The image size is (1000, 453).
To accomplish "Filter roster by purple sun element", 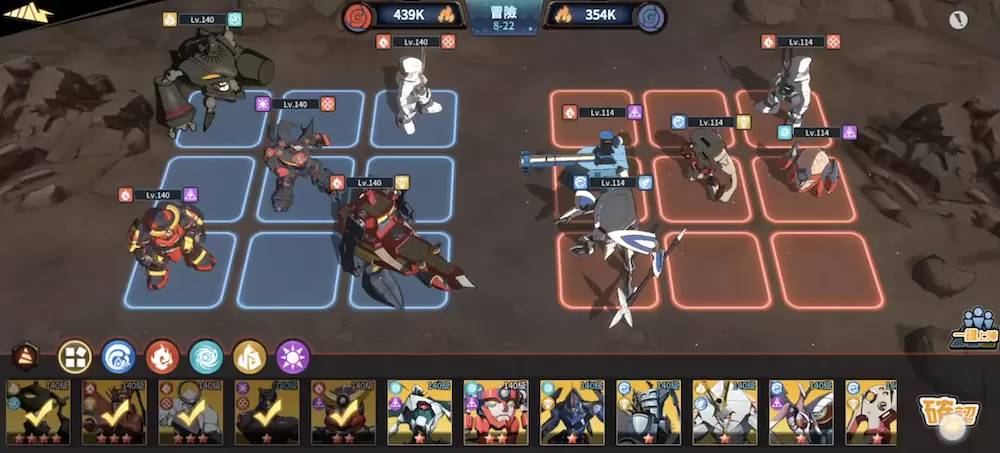I will click(x=293, y=356).
